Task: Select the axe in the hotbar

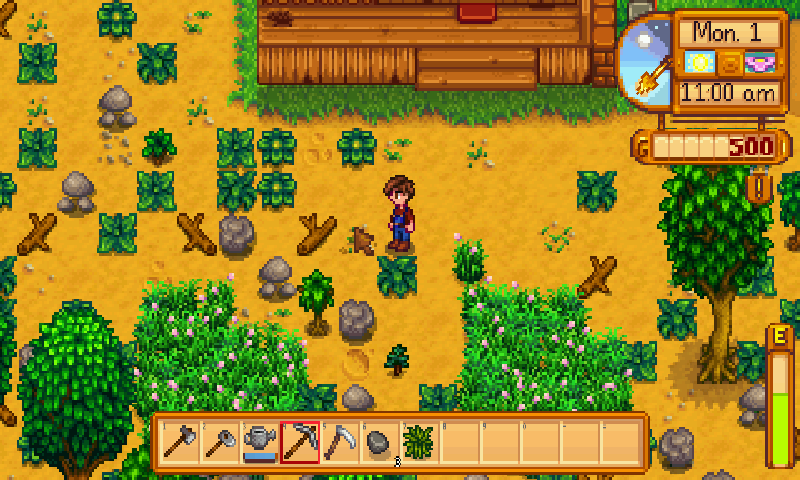Action: (180, 442)
